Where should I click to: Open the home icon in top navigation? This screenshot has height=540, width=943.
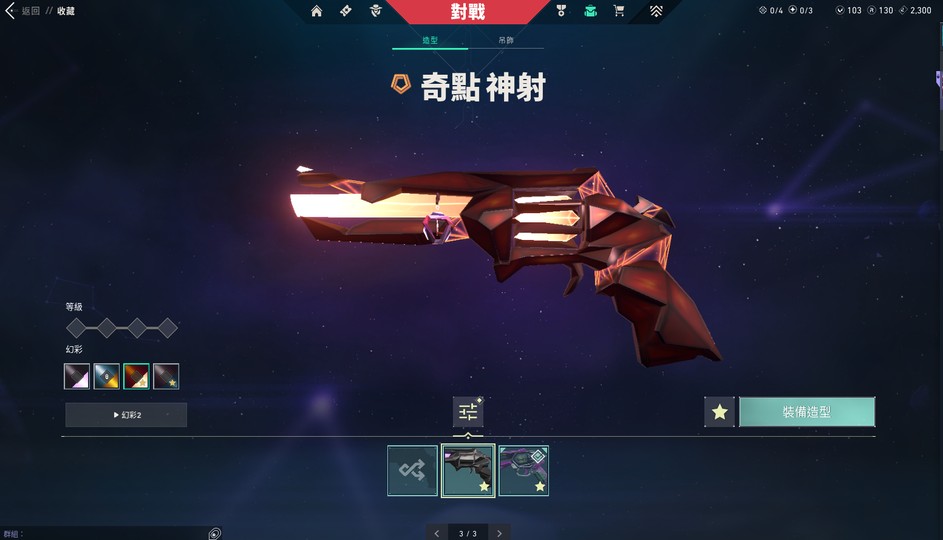[316, 11]
